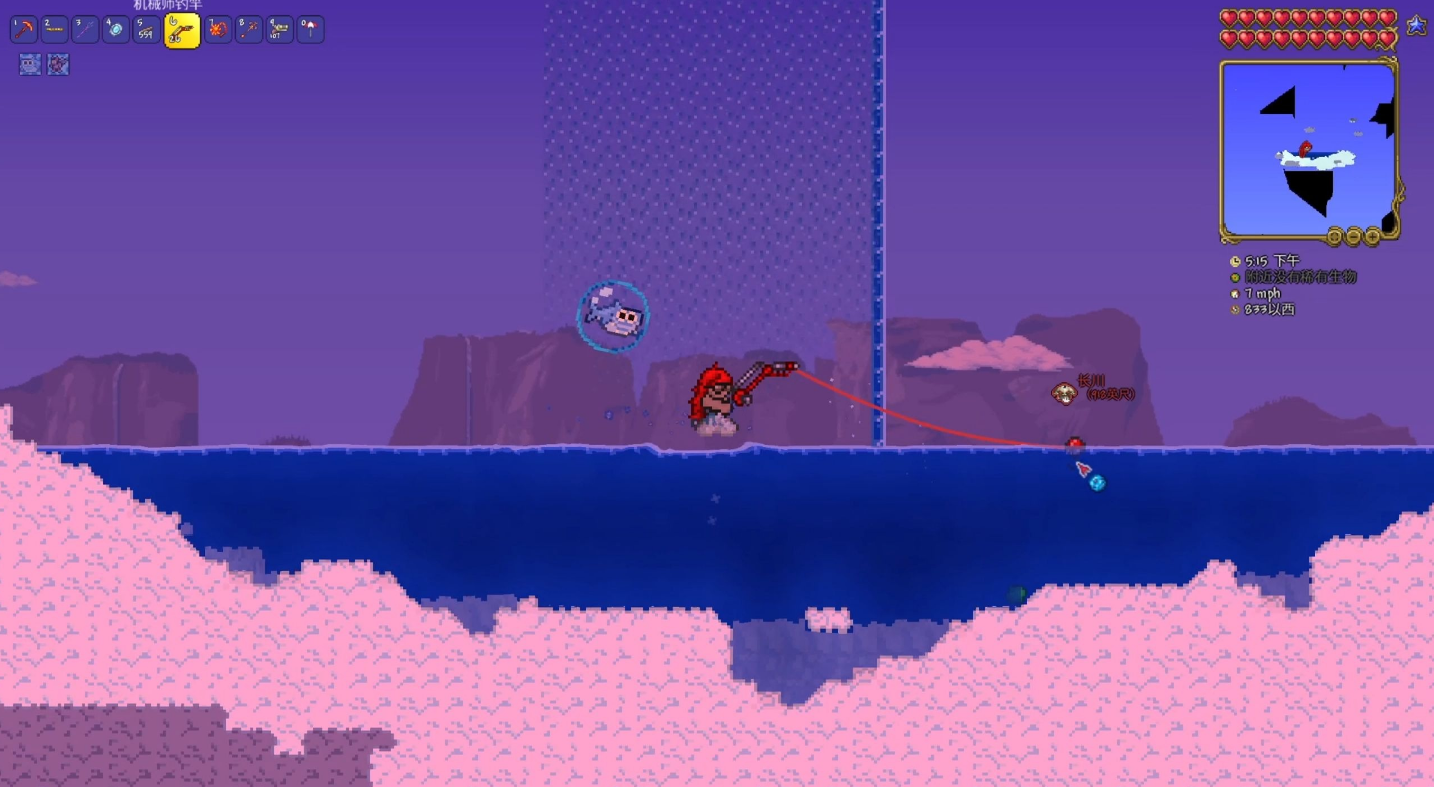This screenshot has height=787, width=1434.
Task: Select the golden bar item in slot 2
Action: (x=54, y=30)
